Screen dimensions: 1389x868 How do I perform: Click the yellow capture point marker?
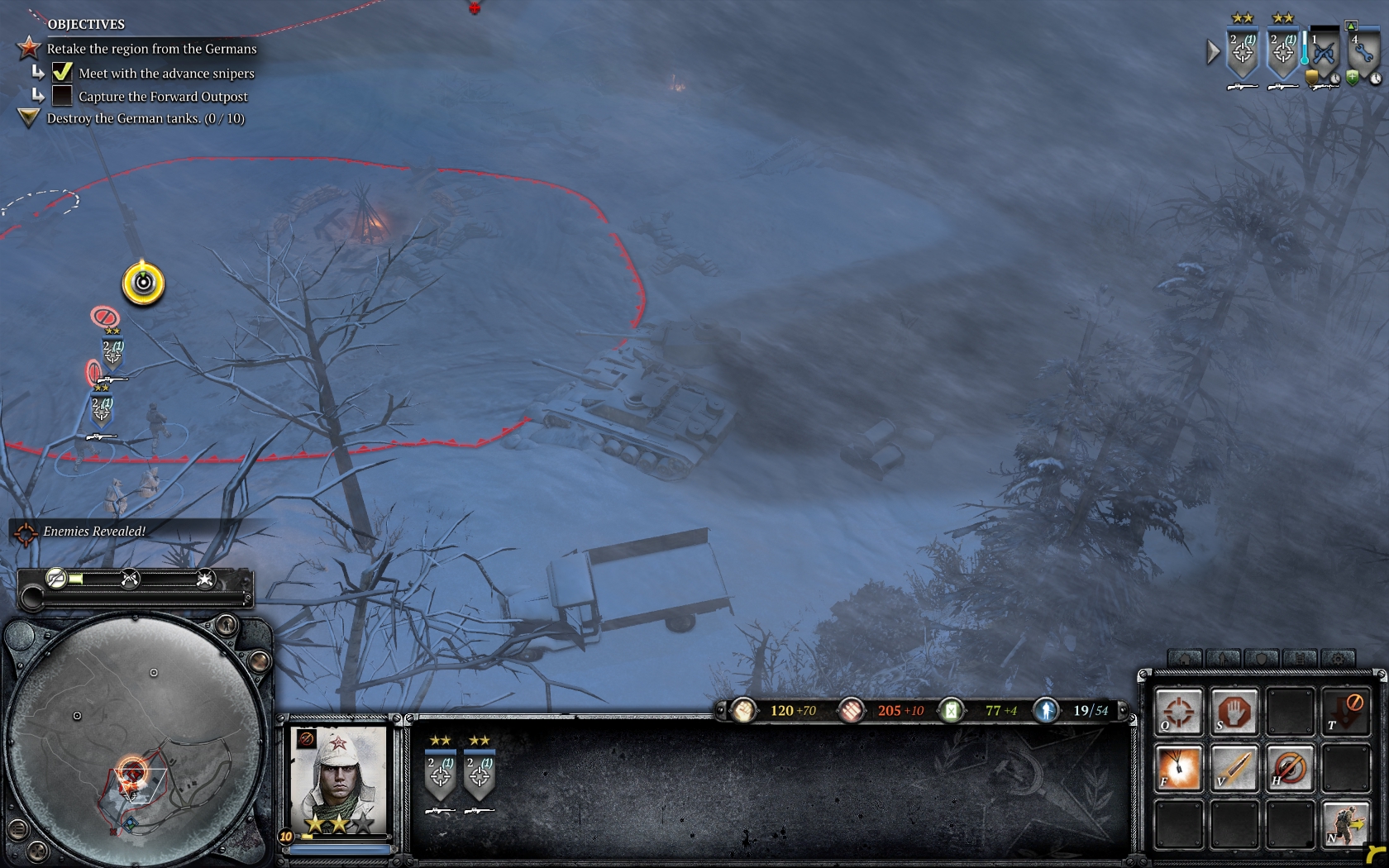143,283
